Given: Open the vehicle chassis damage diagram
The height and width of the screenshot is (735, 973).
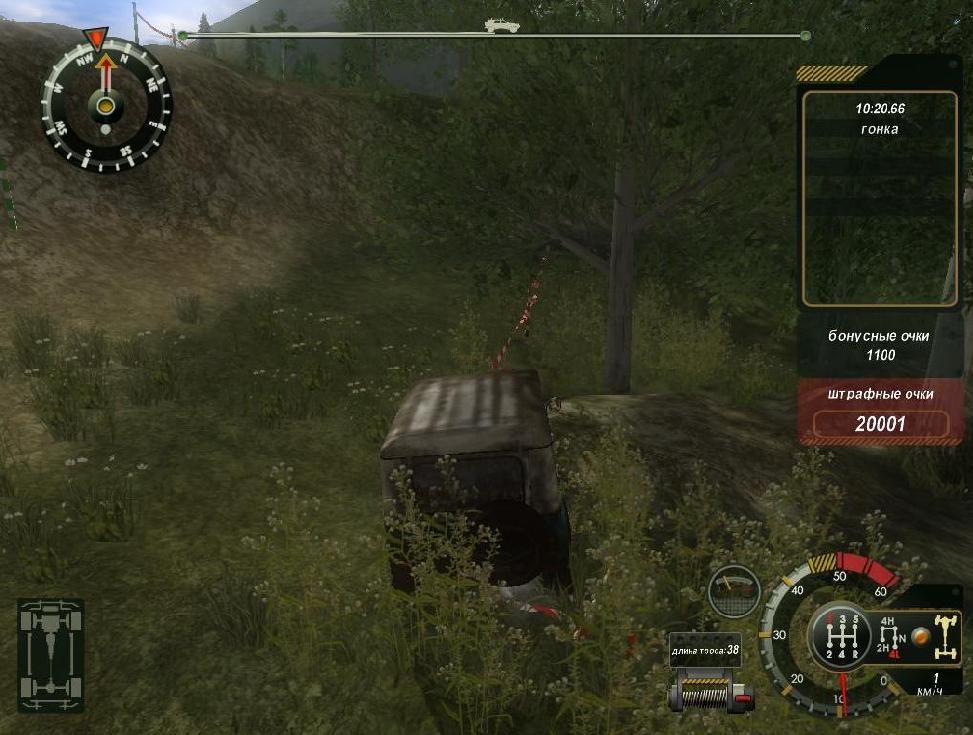Looking at the screenshot, I should click(50, 655).
